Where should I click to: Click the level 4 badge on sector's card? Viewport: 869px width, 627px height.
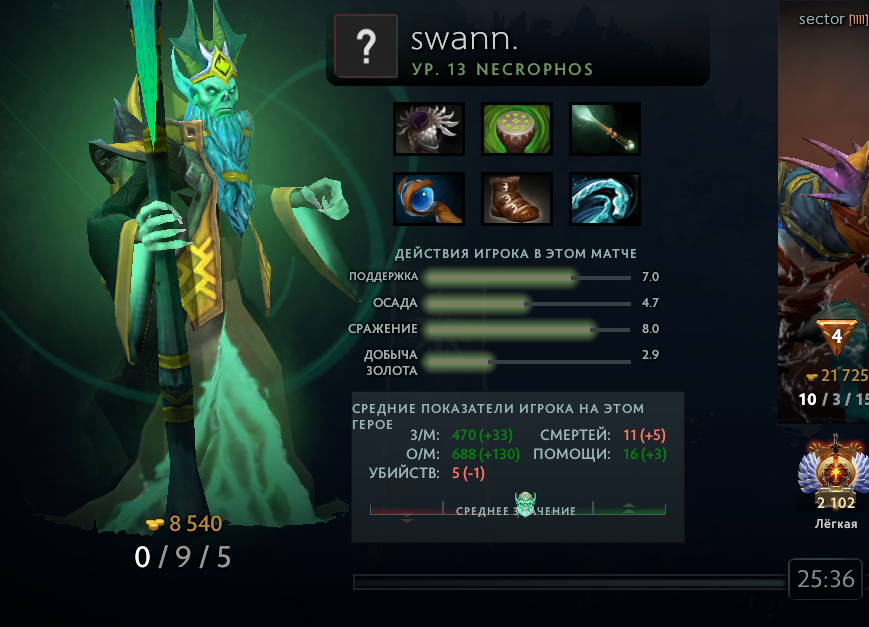click(x=837, y=338)
